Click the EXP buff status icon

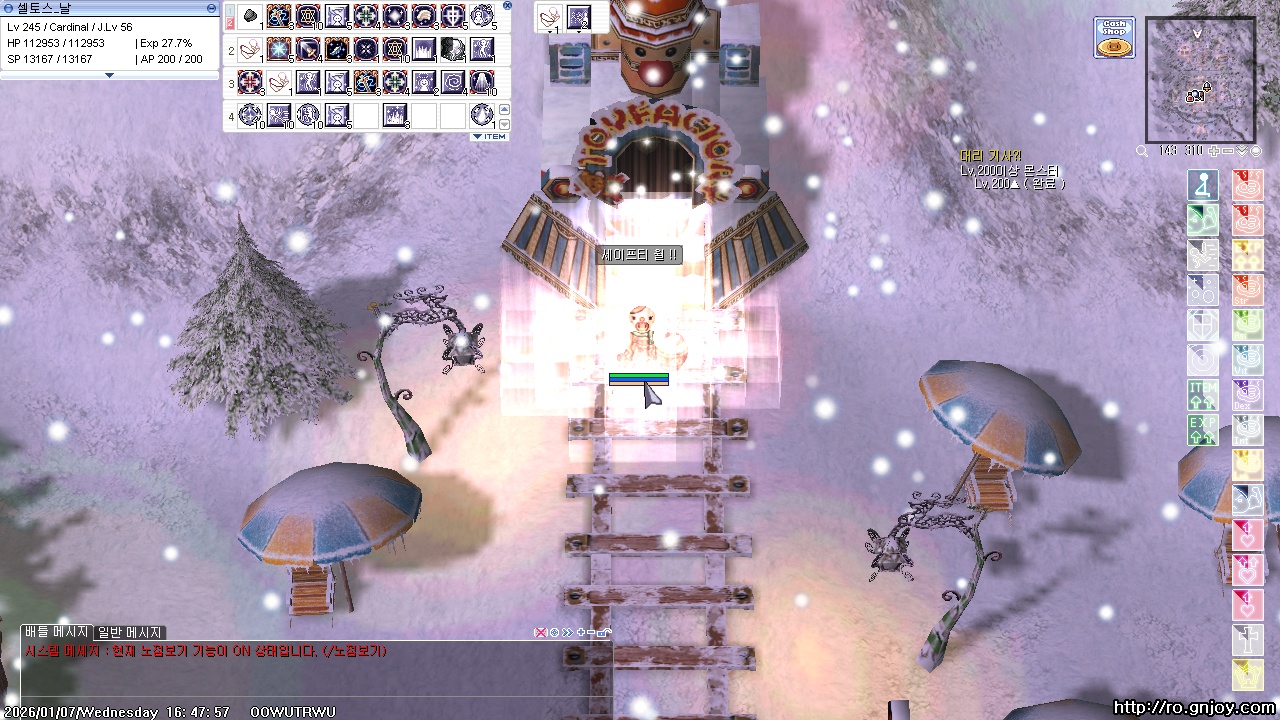click(x=1203, y=429)
